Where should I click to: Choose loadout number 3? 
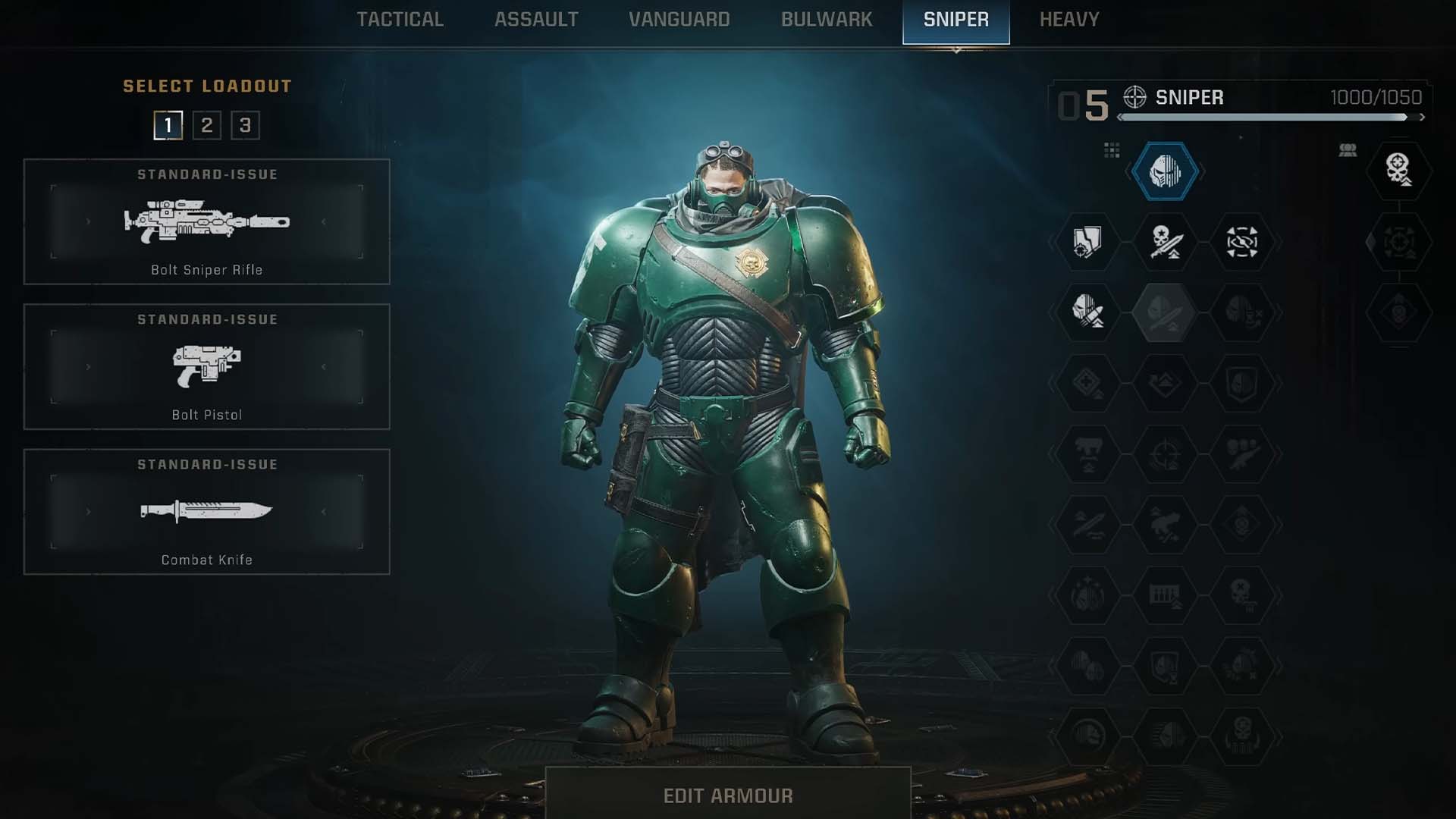[x=245, y=125]
